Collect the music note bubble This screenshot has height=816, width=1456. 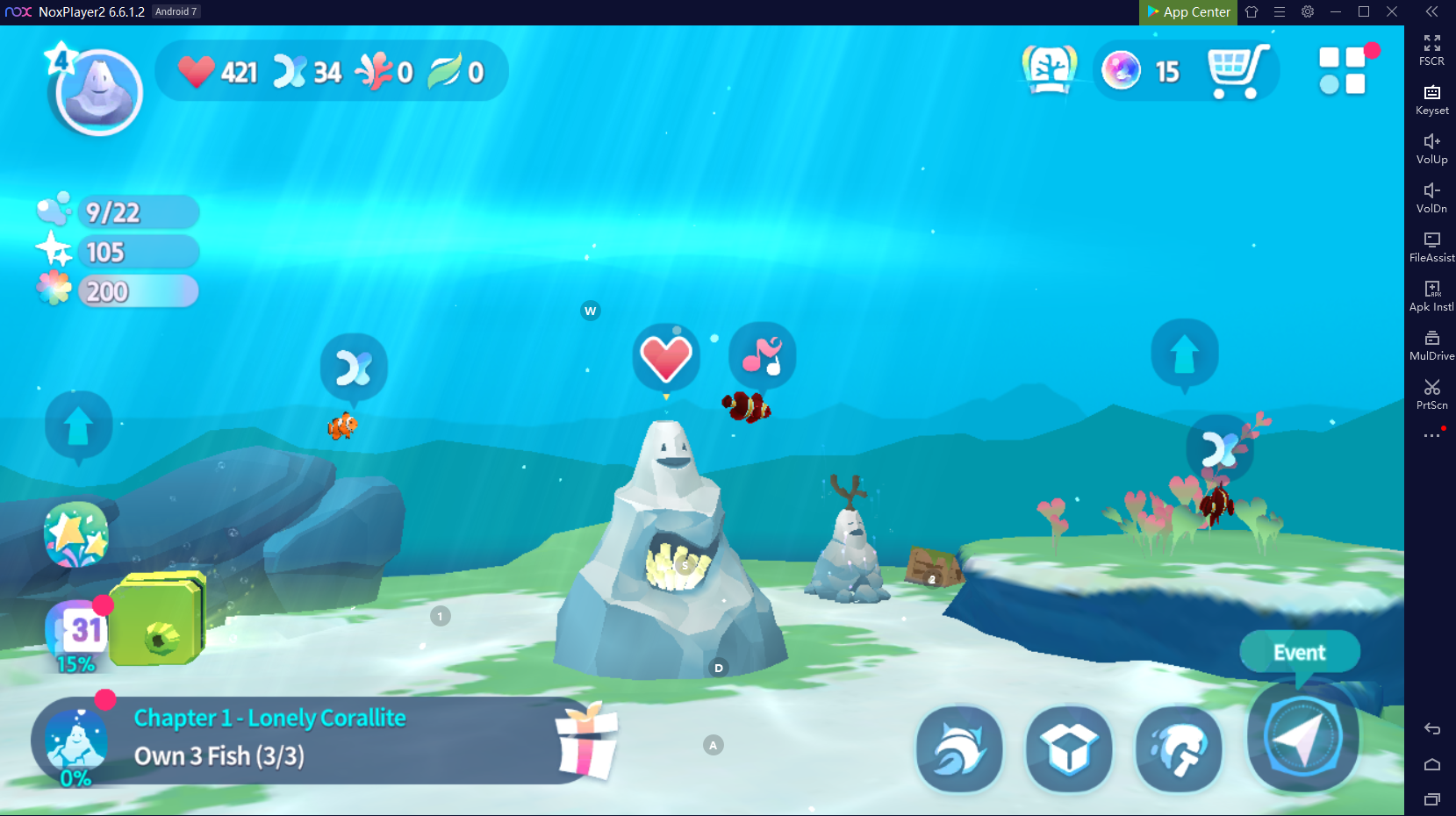(762, 355)
